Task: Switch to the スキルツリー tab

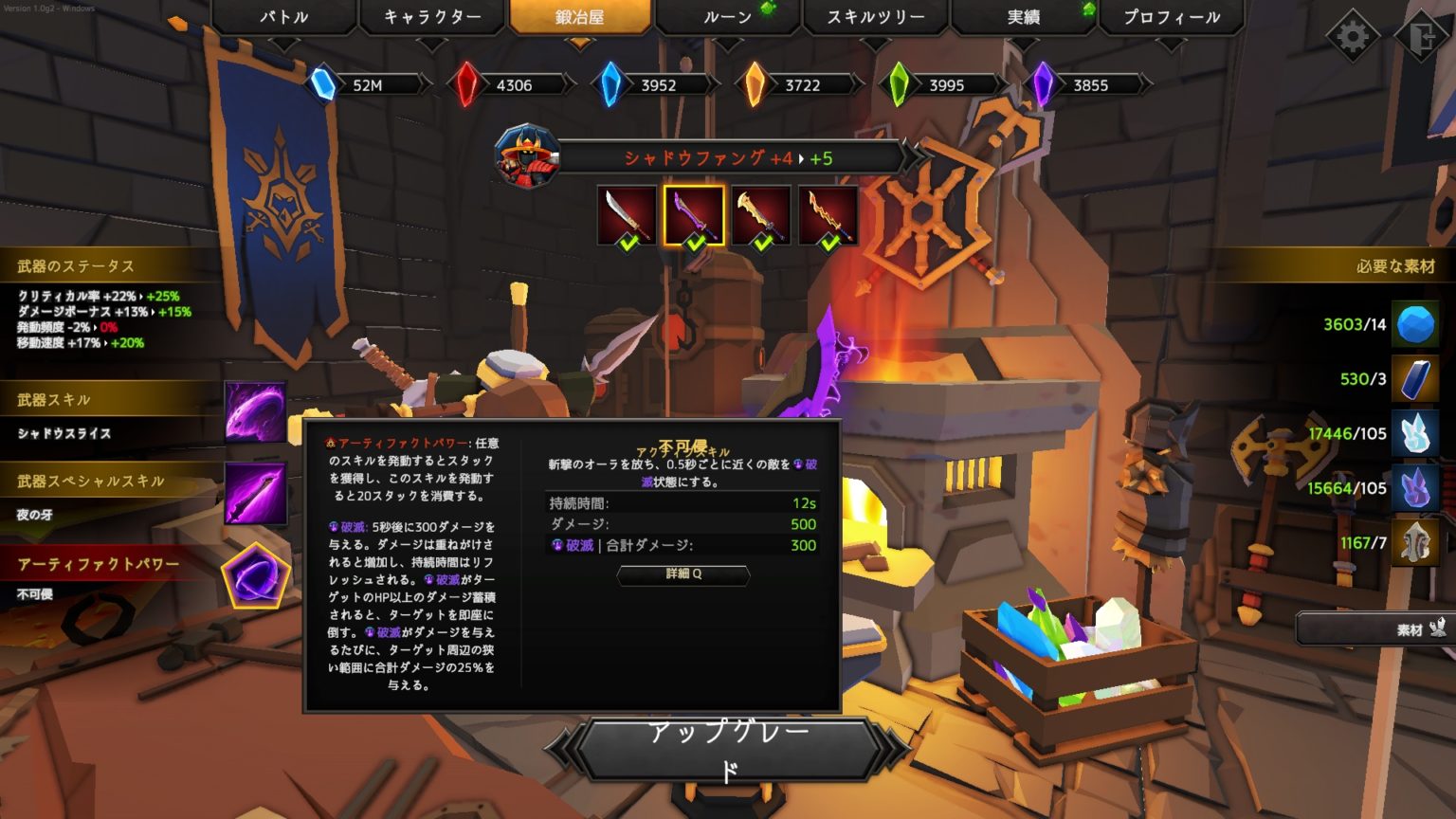Action: click(x=873, y=16)
